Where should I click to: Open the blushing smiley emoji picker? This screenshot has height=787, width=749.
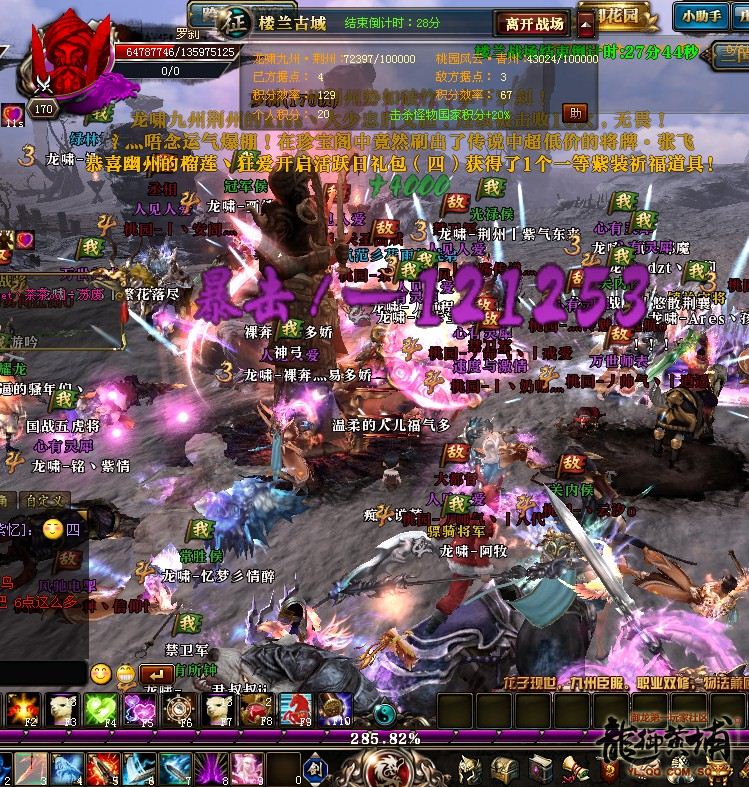[x=100, y=674]
